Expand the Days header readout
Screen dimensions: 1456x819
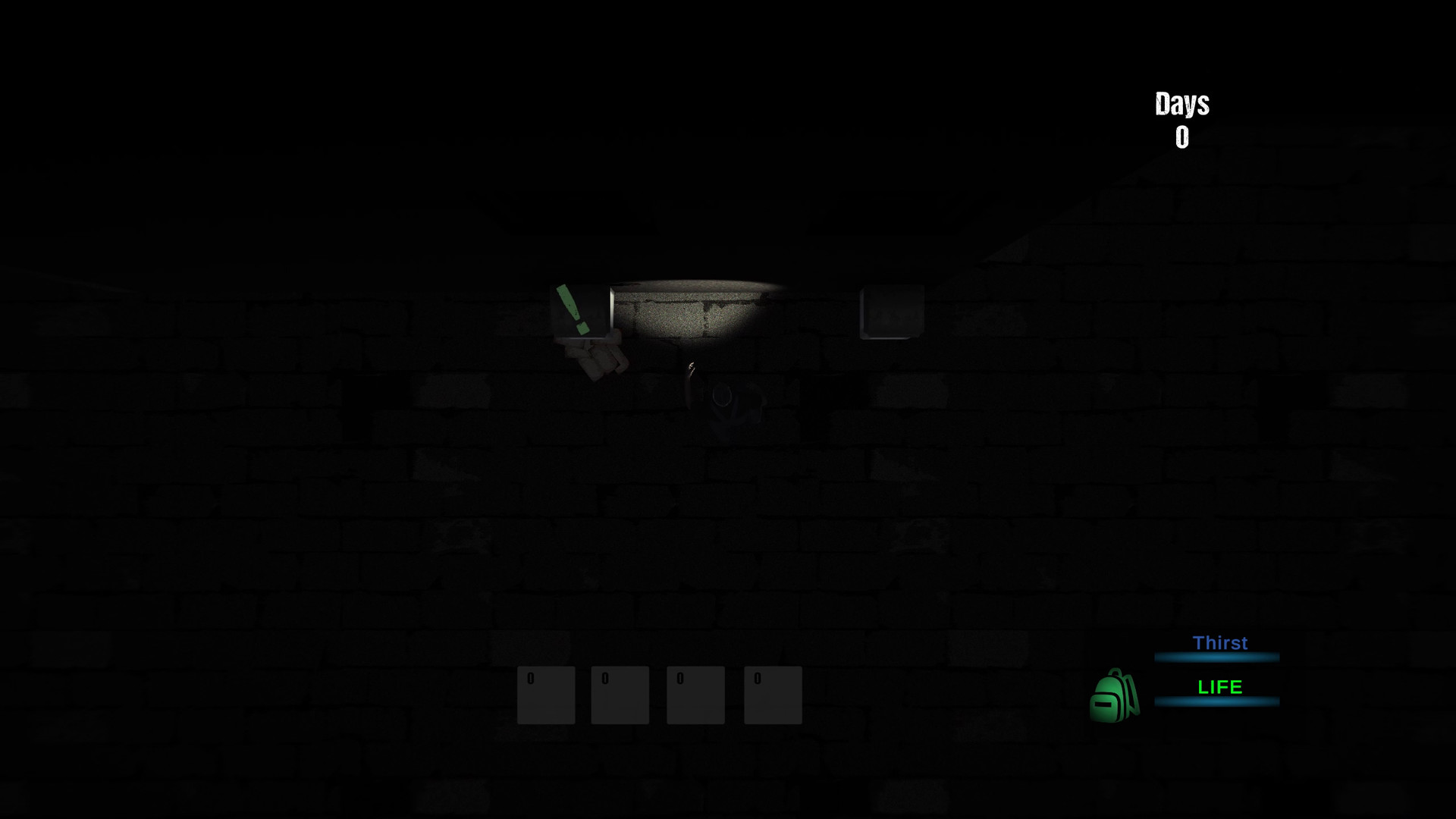(1181, 105)
